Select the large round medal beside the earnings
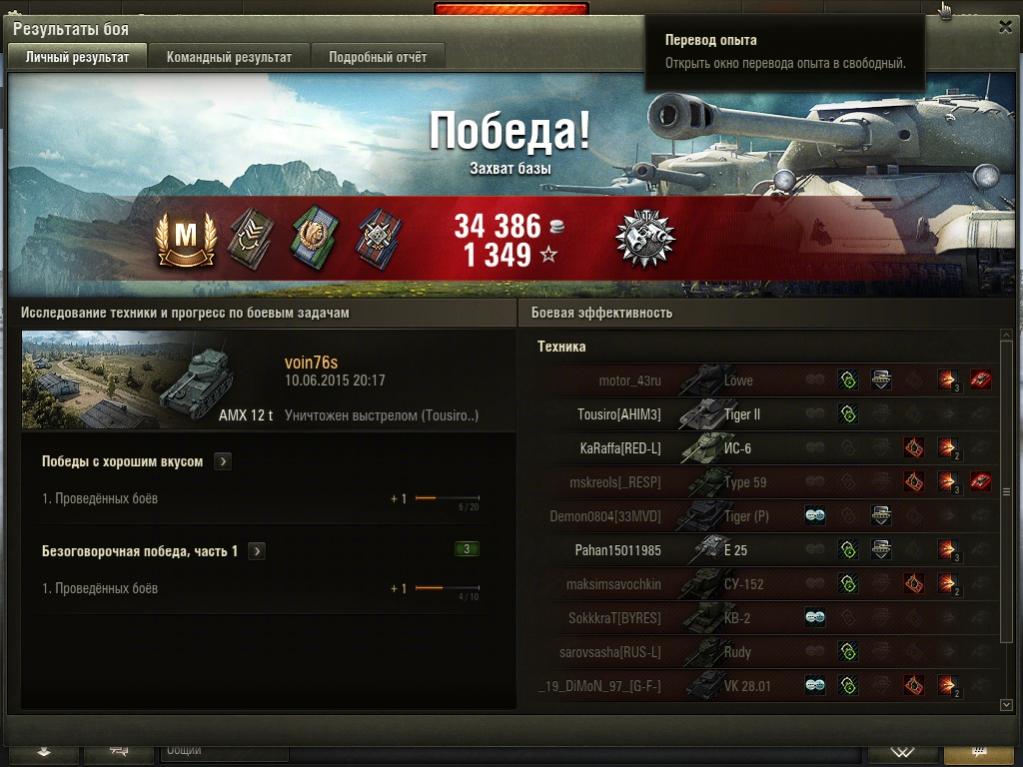 (x=645, y=239)
